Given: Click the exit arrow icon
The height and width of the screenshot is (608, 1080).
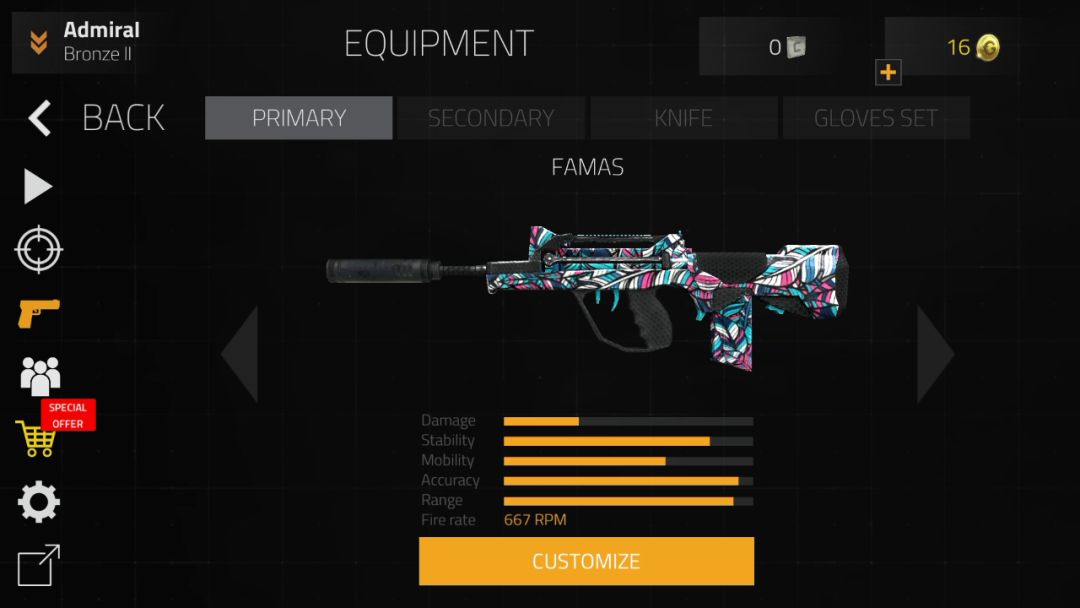Looking at the screenshot, I should point(39,565).
